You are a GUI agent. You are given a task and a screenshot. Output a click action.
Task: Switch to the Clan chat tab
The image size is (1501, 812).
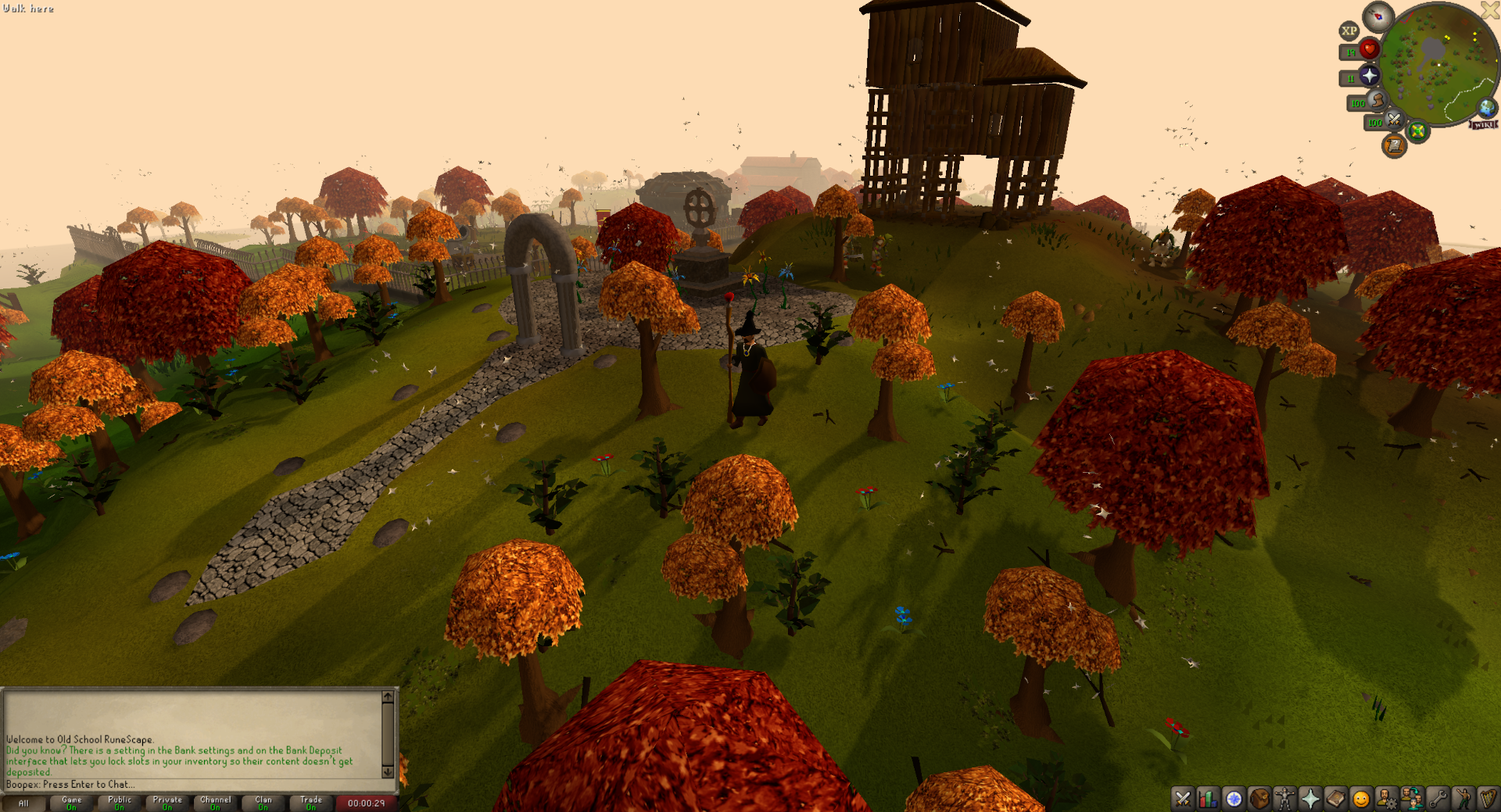(263, 801)
